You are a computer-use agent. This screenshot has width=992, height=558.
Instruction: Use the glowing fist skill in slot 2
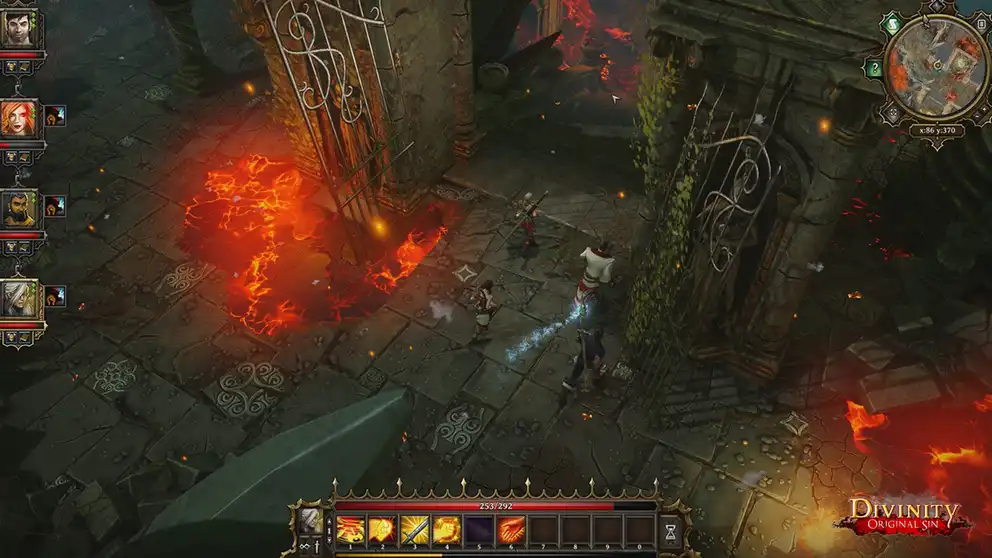(382, 529)
